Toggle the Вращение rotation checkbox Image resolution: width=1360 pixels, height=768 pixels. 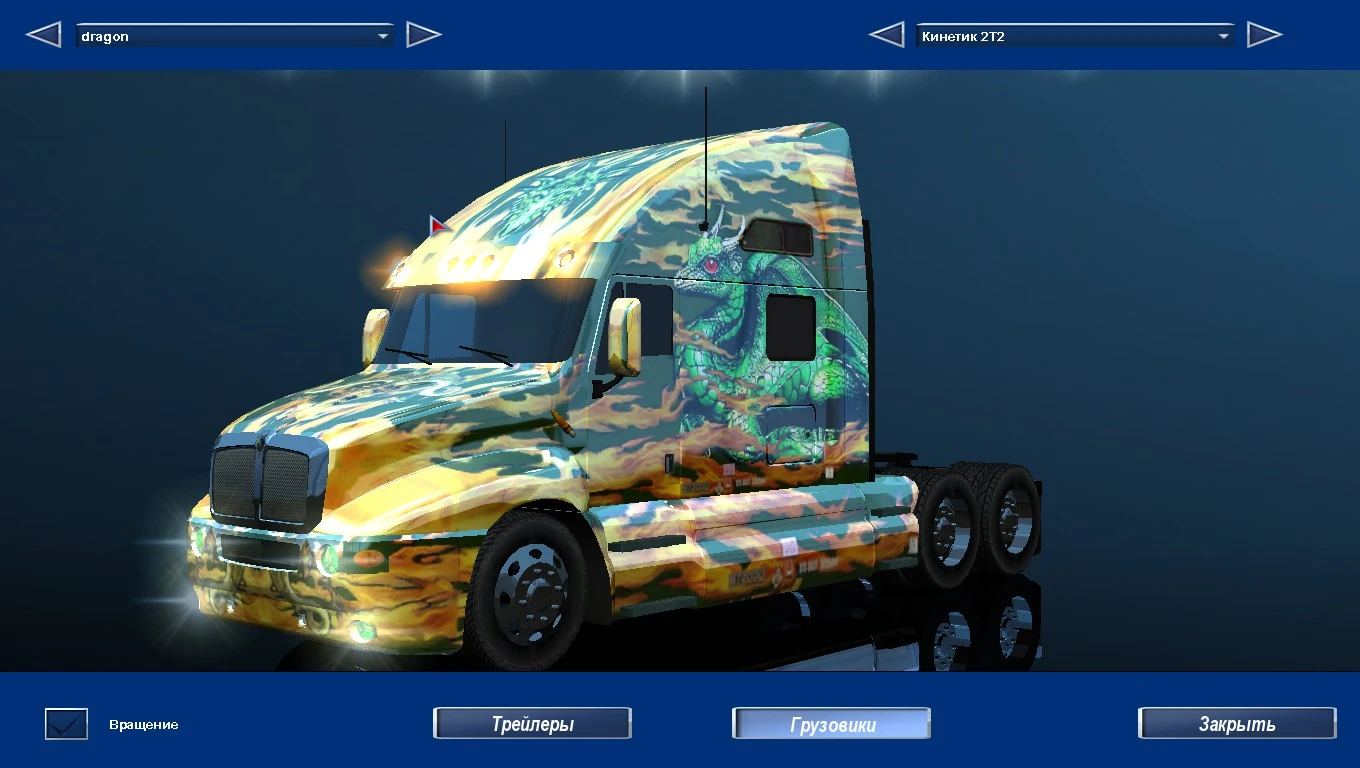(x=64, y=722)
